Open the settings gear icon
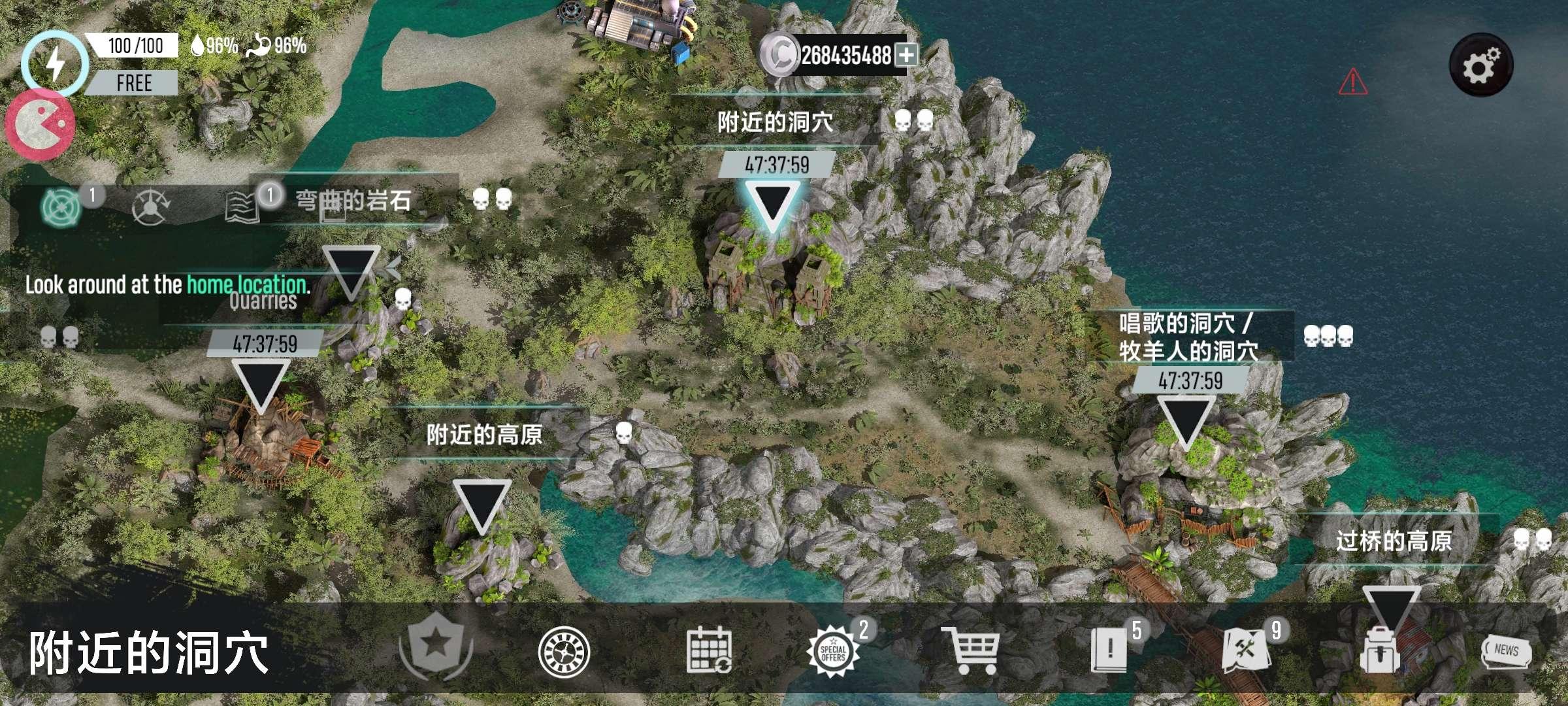 pos(1483,65)
